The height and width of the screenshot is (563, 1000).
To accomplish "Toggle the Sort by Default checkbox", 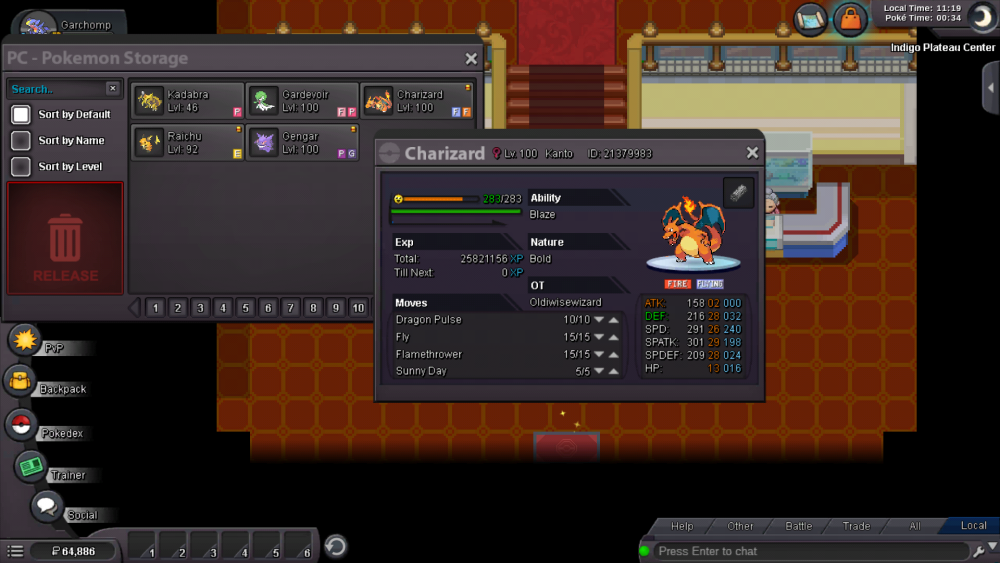I will tap(21, 115).
